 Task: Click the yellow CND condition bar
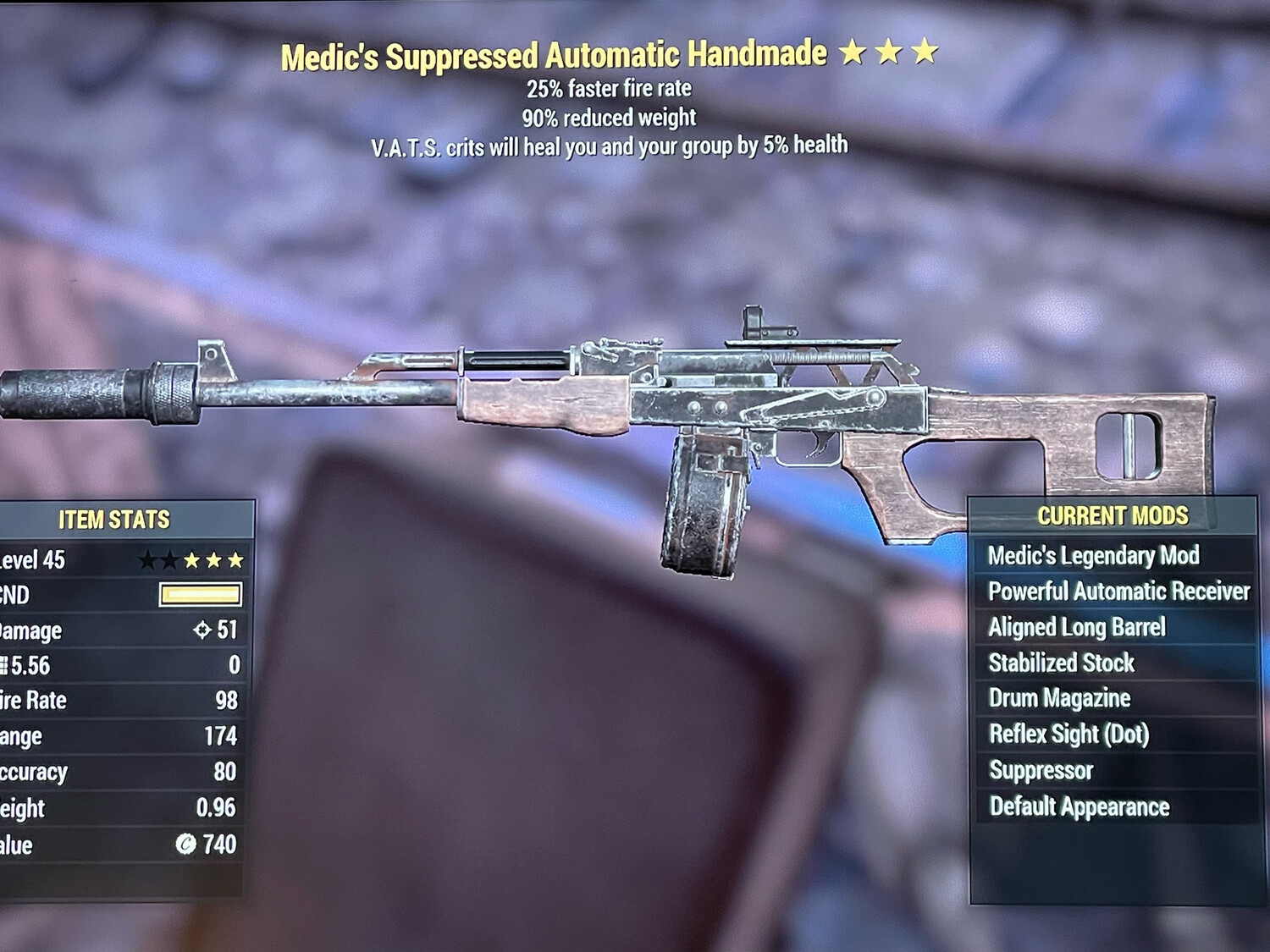pos(201,594)
